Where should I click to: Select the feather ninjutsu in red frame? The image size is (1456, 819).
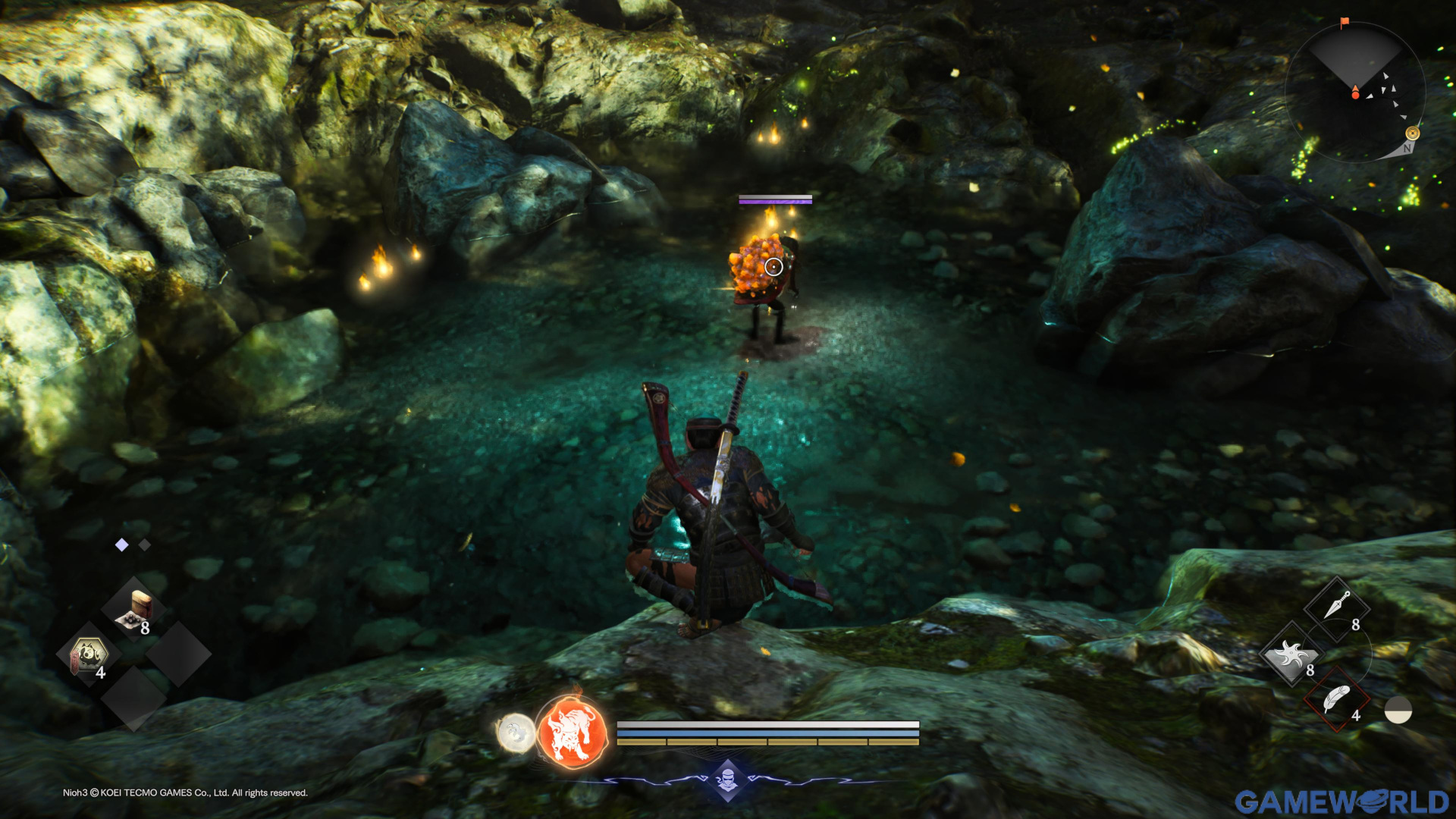point(1336,700)
